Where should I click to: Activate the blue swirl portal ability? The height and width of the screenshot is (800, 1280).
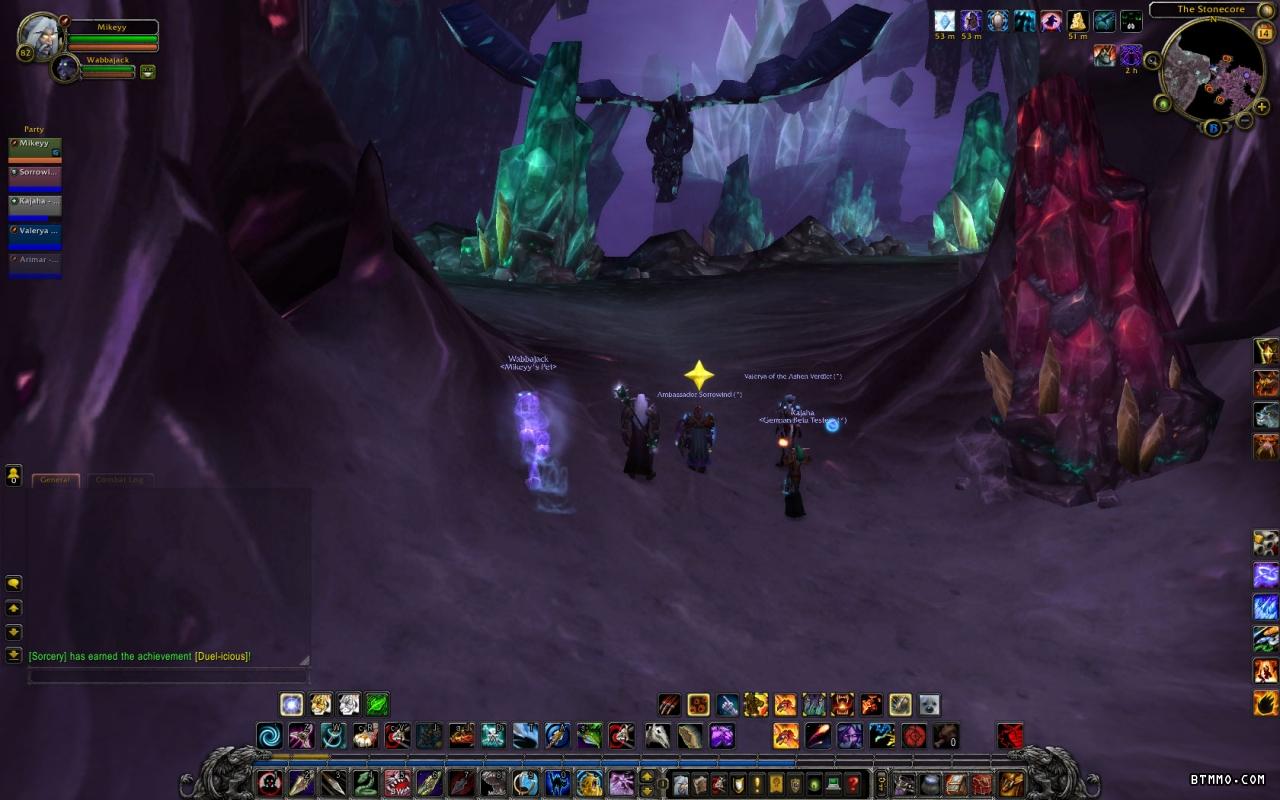tap(268, 736)
